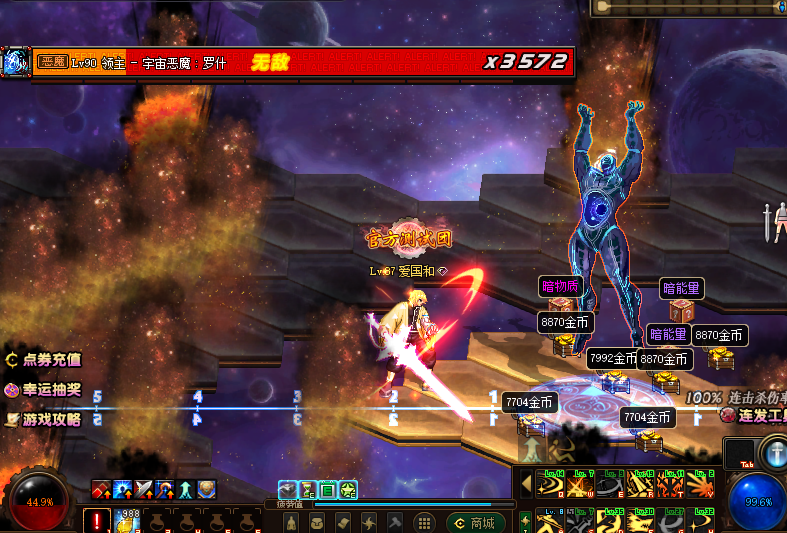Activate the Lv.14 skill on Q

point(550,484)
